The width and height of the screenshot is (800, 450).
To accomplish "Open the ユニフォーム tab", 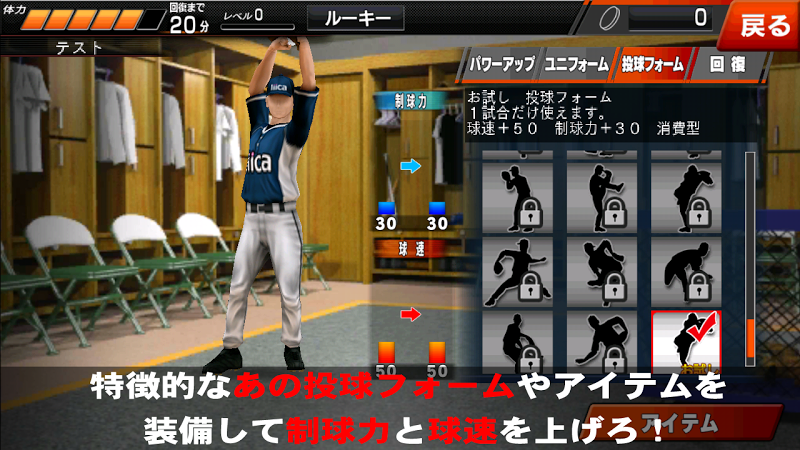I will click(x=576, y=64).
